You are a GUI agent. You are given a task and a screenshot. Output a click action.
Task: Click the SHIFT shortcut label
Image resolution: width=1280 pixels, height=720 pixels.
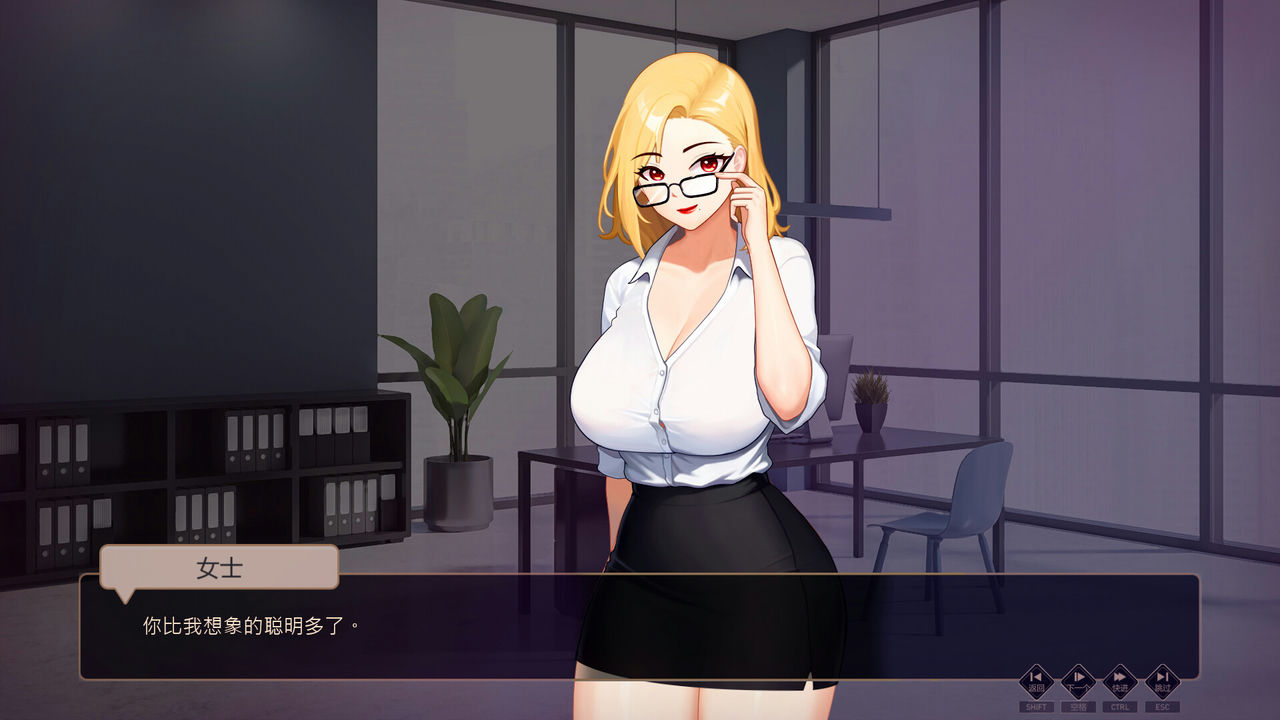click(x=1036, y=705)
